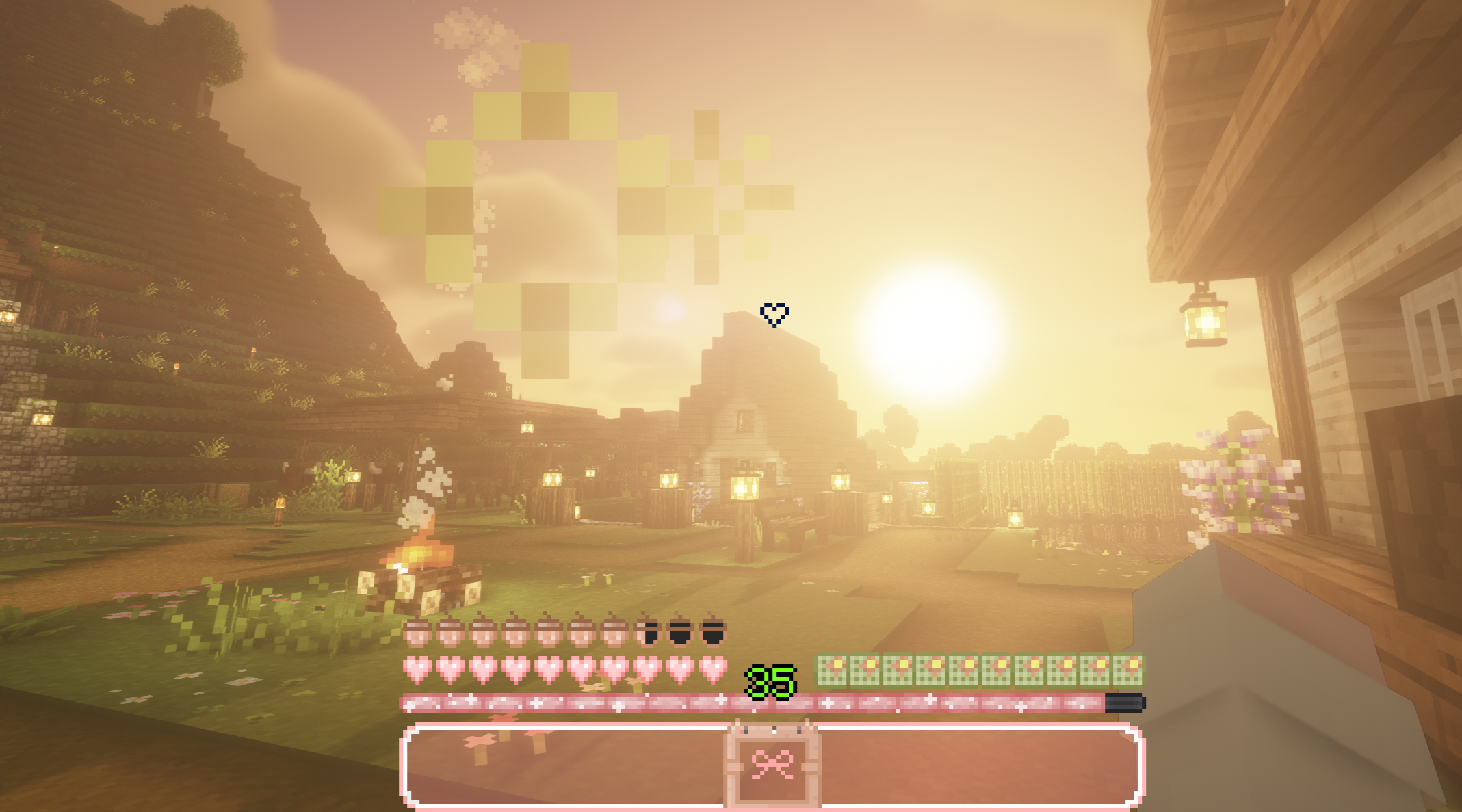Image resolution: width=1462 pixels, height=812 pixels.
Task: Select the pink bow hotbar slot
Action: point(772,764)
